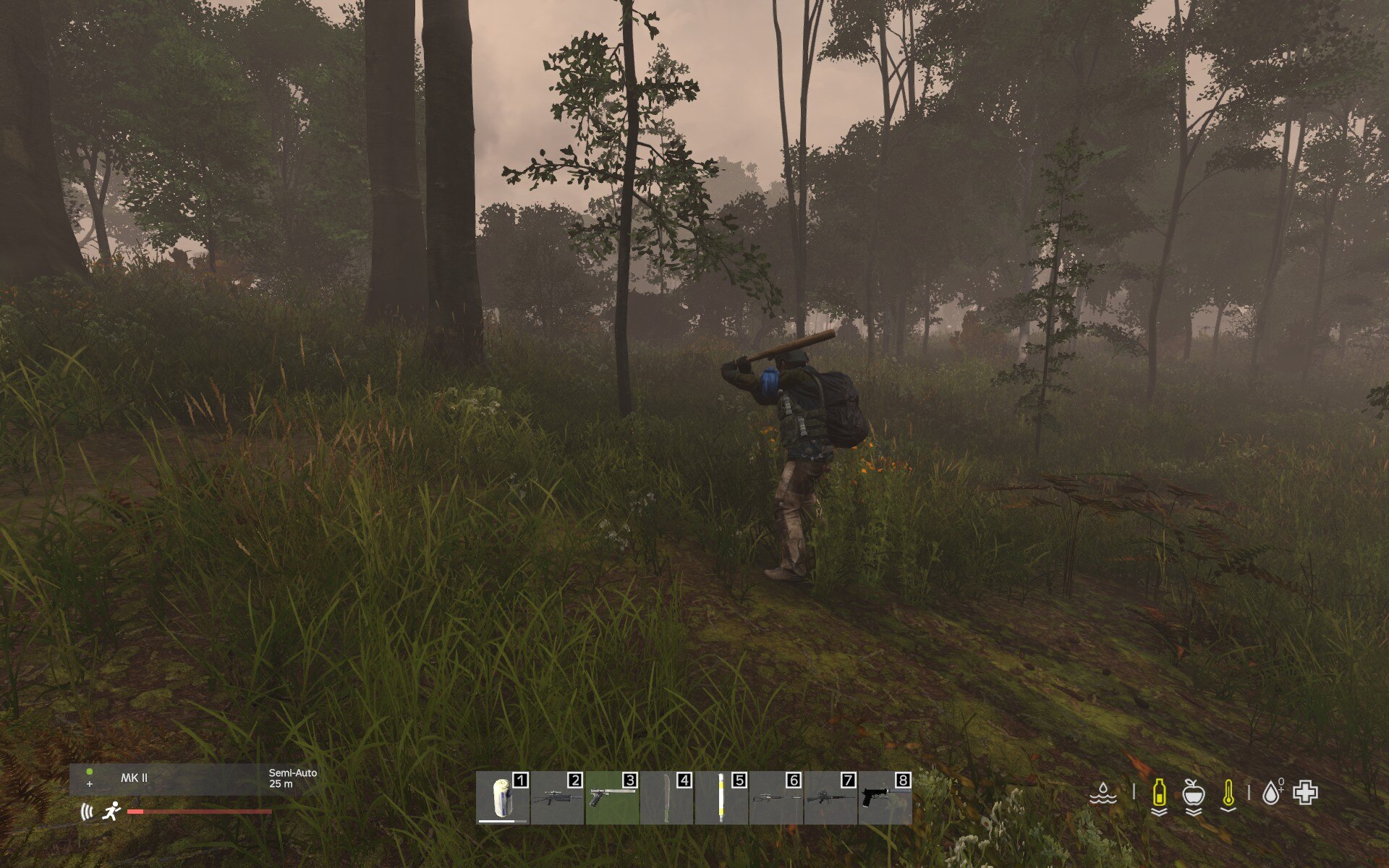Select the black suppressed pistol in slot 8

[885, 797]
